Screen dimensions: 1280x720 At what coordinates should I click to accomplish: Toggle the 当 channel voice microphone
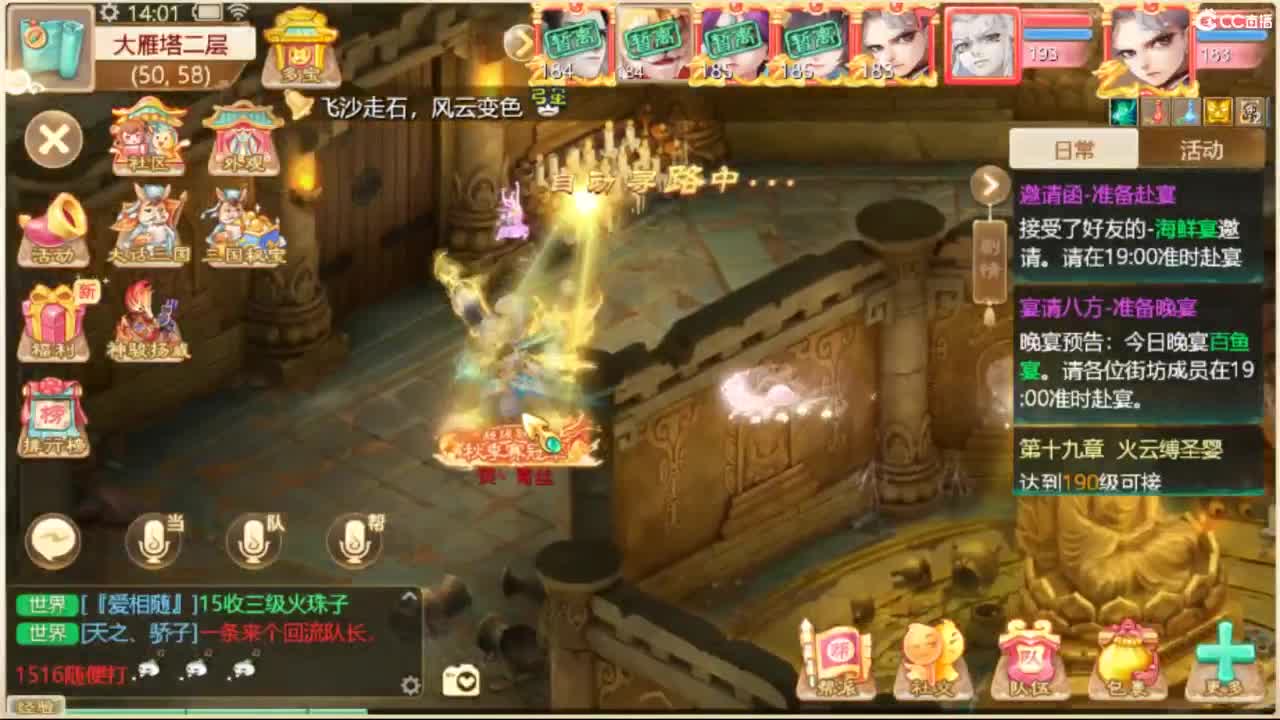click(x=155, y=540)
